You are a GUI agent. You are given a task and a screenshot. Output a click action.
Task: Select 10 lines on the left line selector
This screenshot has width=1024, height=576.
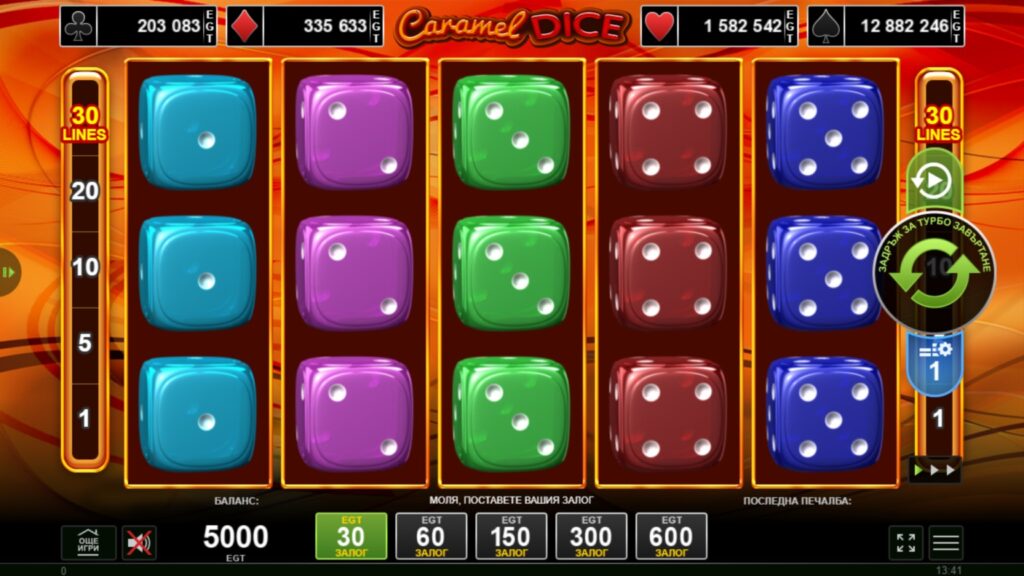85,267
